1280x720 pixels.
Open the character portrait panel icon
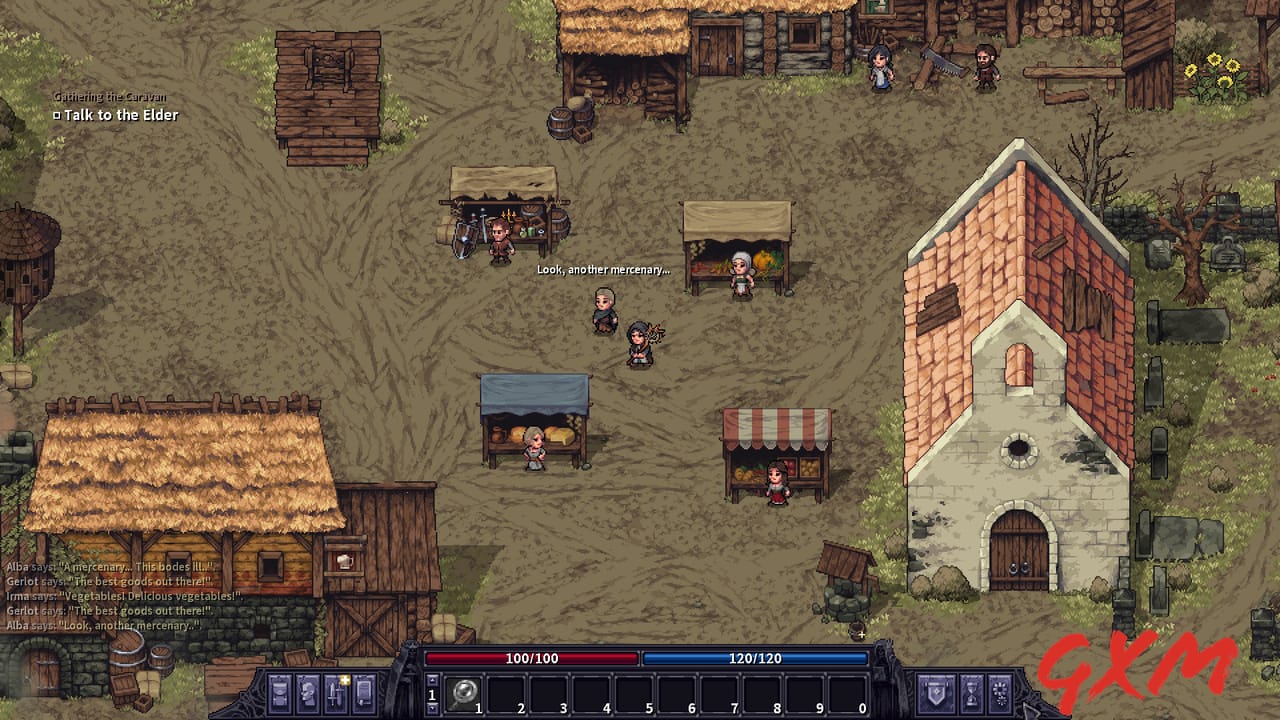pyautogui.click(x=307, y=690)
